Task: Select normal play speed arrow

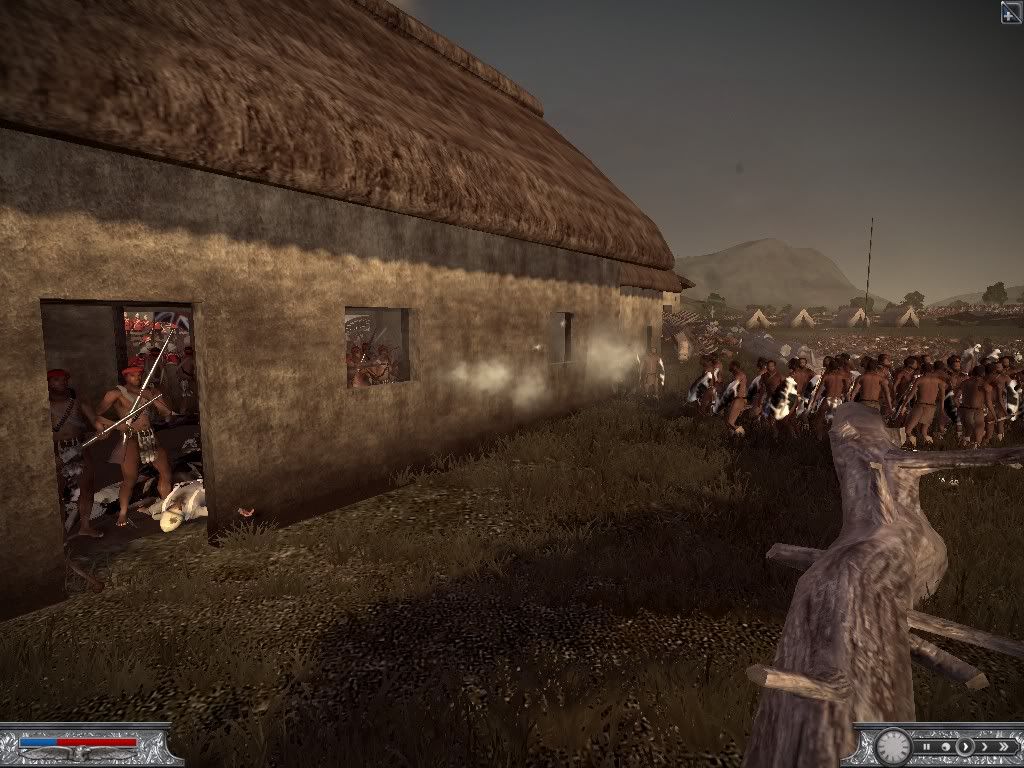Action: click(965, 746)
